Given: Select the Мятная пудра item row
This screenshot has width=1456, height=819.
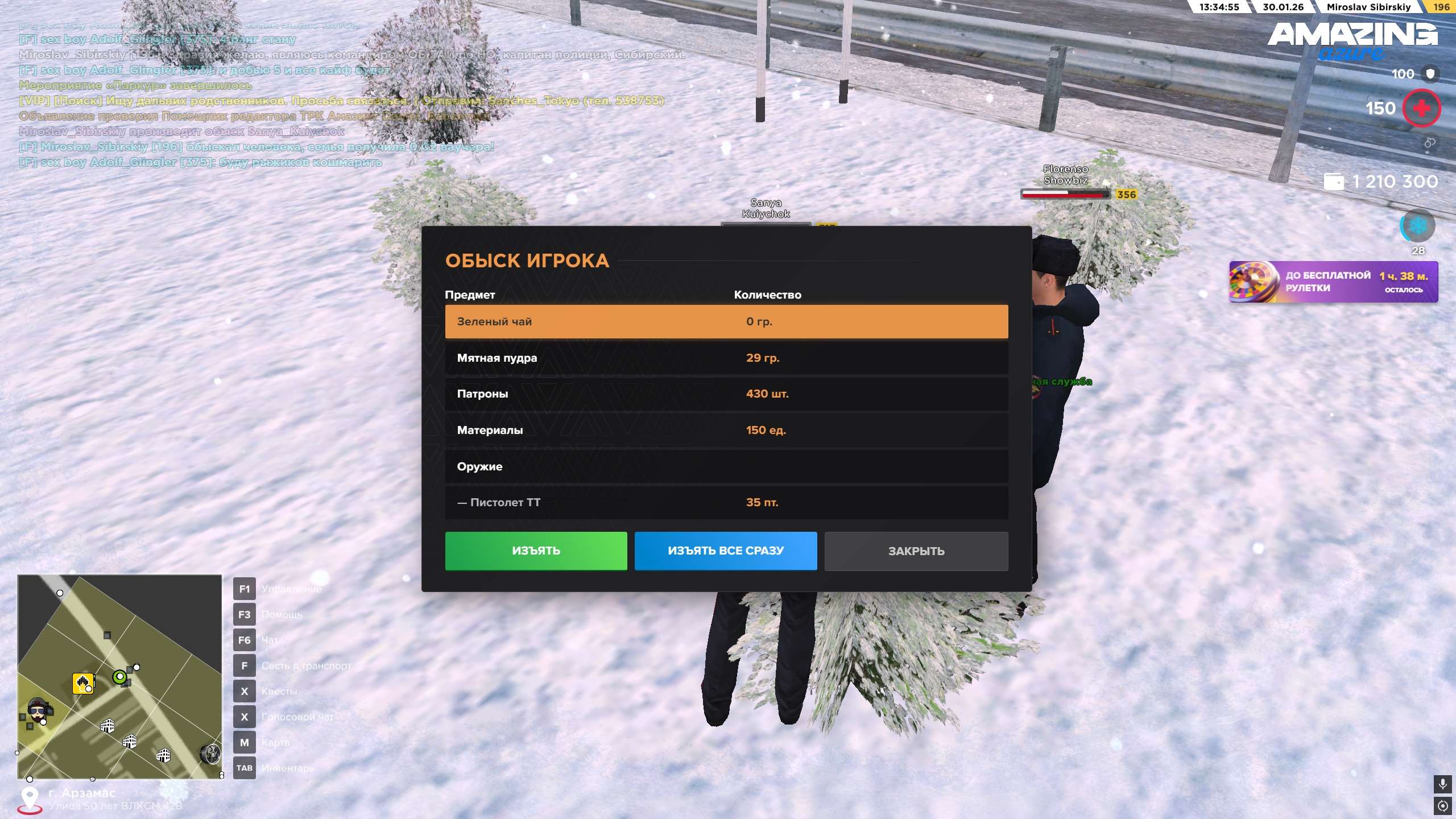Looking at the screenshot, I should pyautogui.click(x=726, y=358).
